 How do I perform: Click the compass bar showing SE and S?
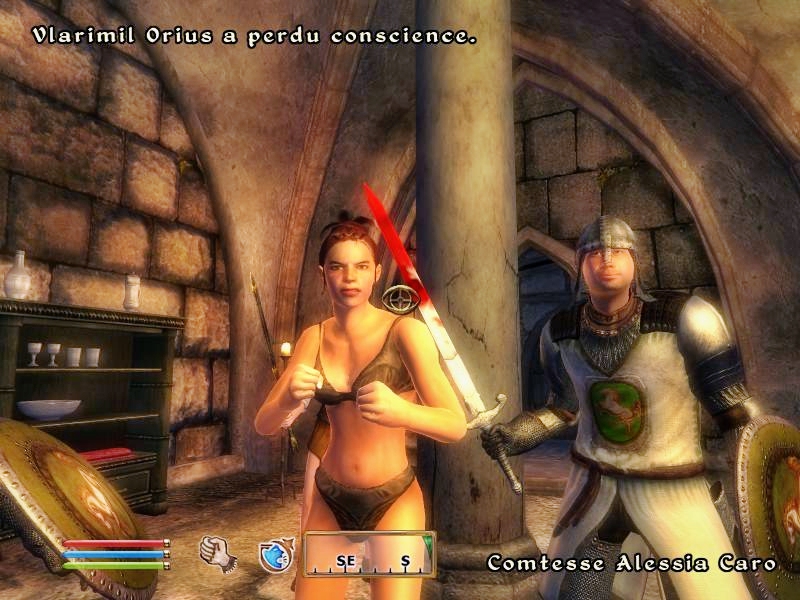370,554
